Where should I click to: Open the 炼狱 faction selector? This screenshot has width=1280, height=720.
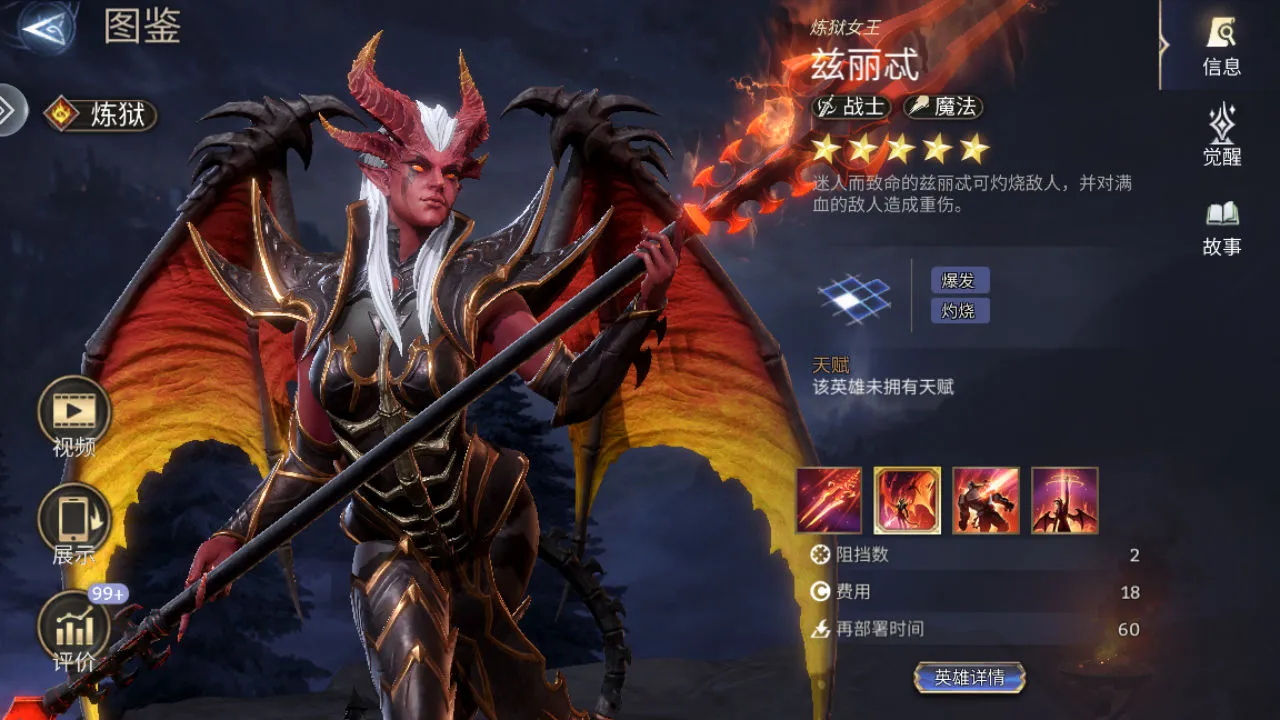coord(101,114)
